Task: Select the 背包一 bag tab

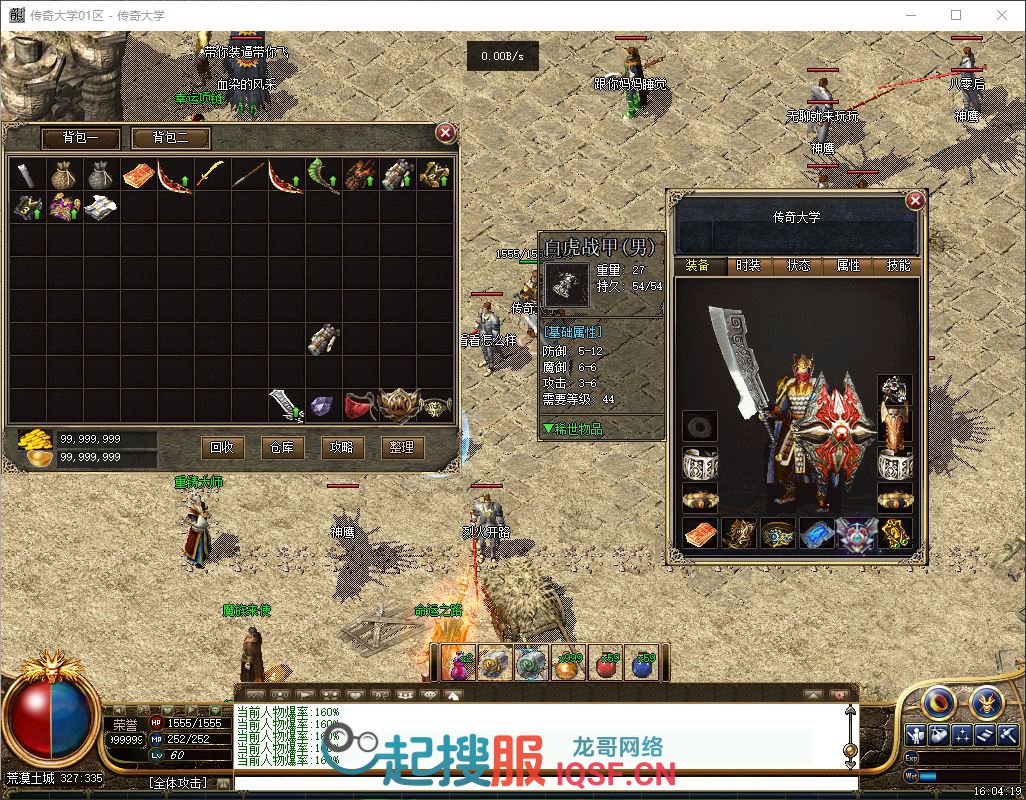Action: click(x=81, y=138)
